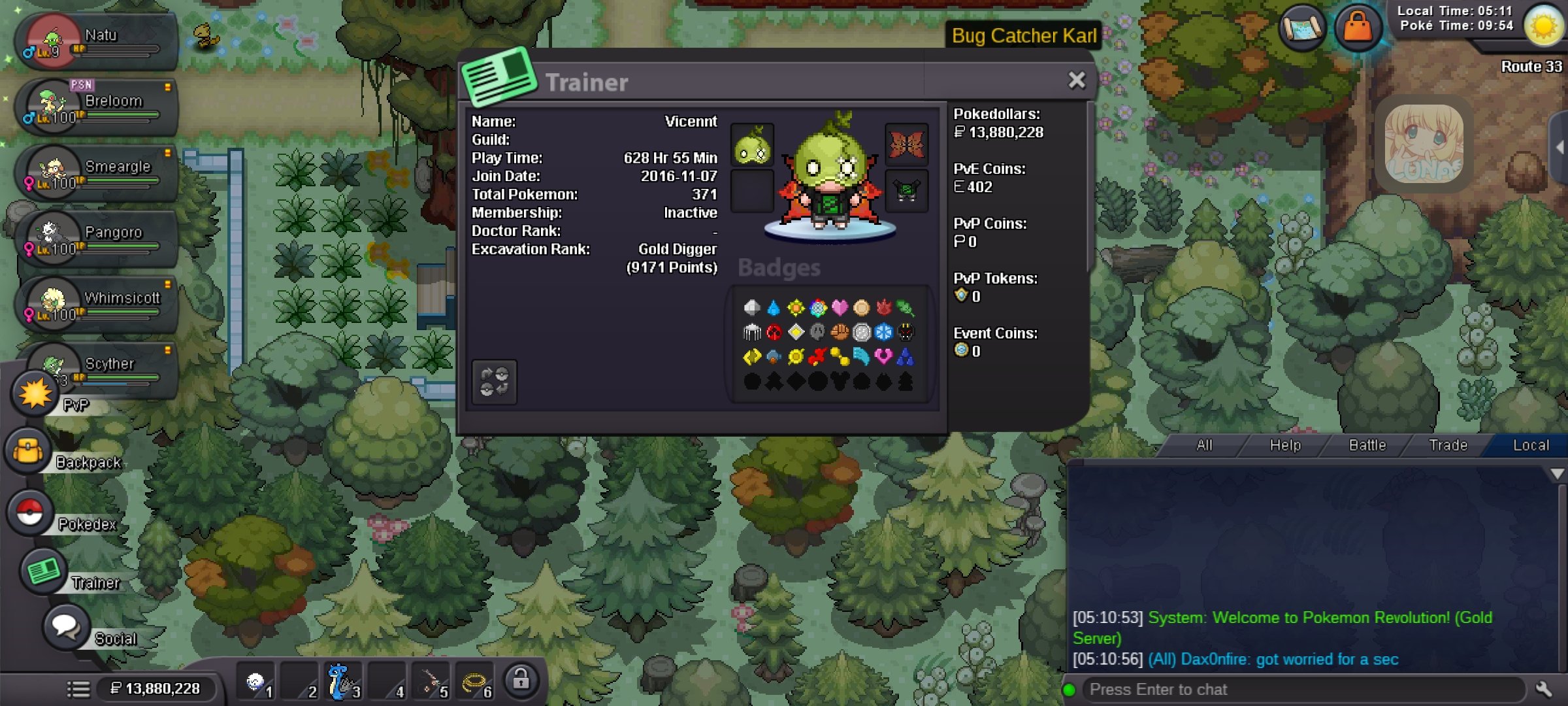
Task: Switch chat to the Battle tab
Action: point(1367,445)
